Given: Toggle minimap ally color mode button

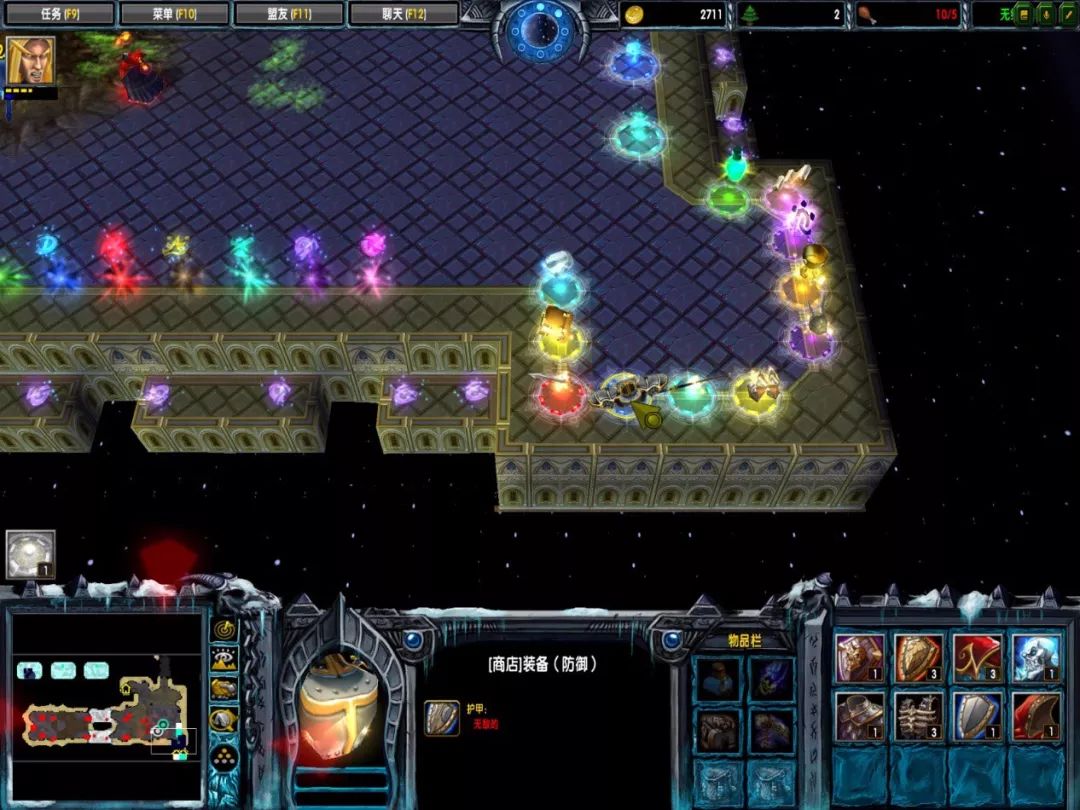Looking at the screenshot, I should 224,689.
